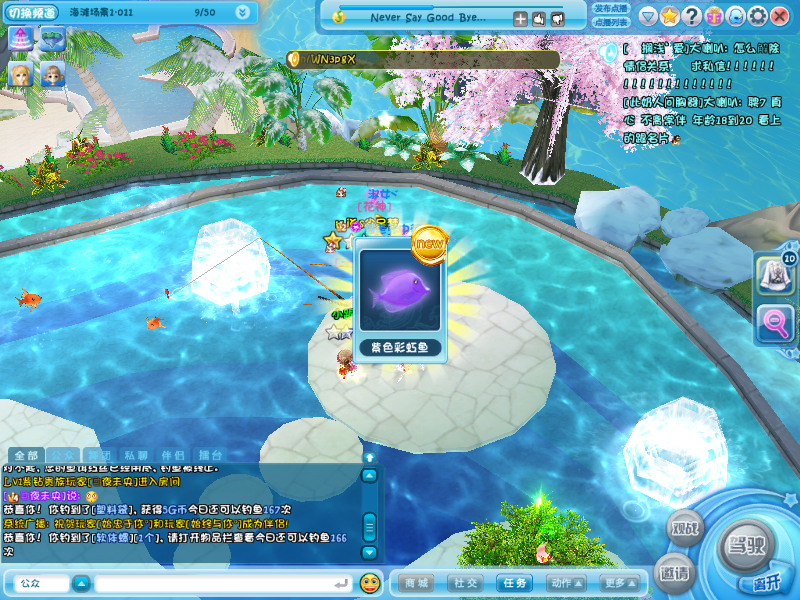
Task: Open the 商城 shop button
Action: click(x=416, y=583)
